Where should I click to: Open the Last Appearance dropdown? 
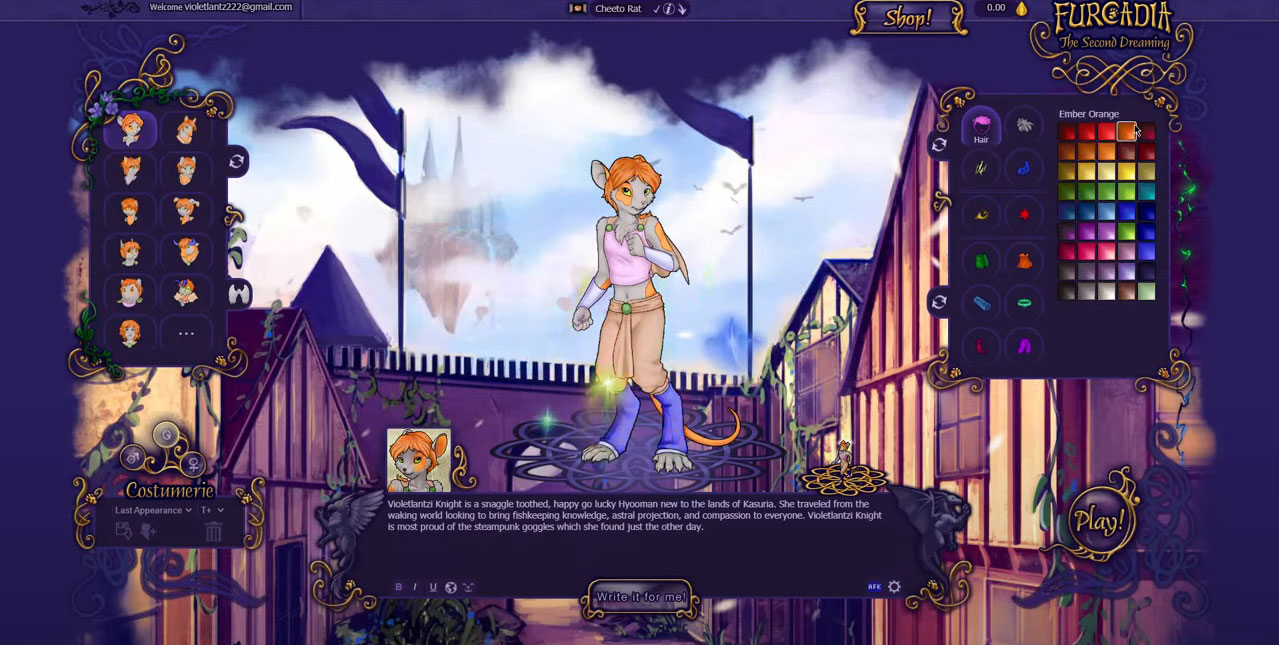[x=153, y=510]
